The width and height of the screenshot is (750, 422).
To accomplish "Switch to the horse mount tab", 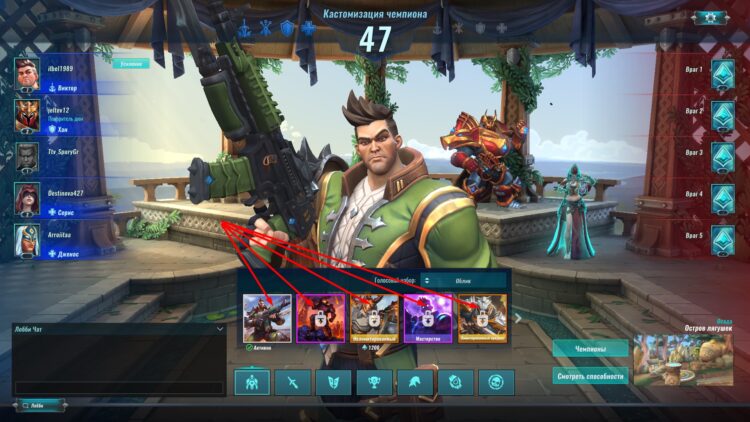I will (x=415, y=382).
